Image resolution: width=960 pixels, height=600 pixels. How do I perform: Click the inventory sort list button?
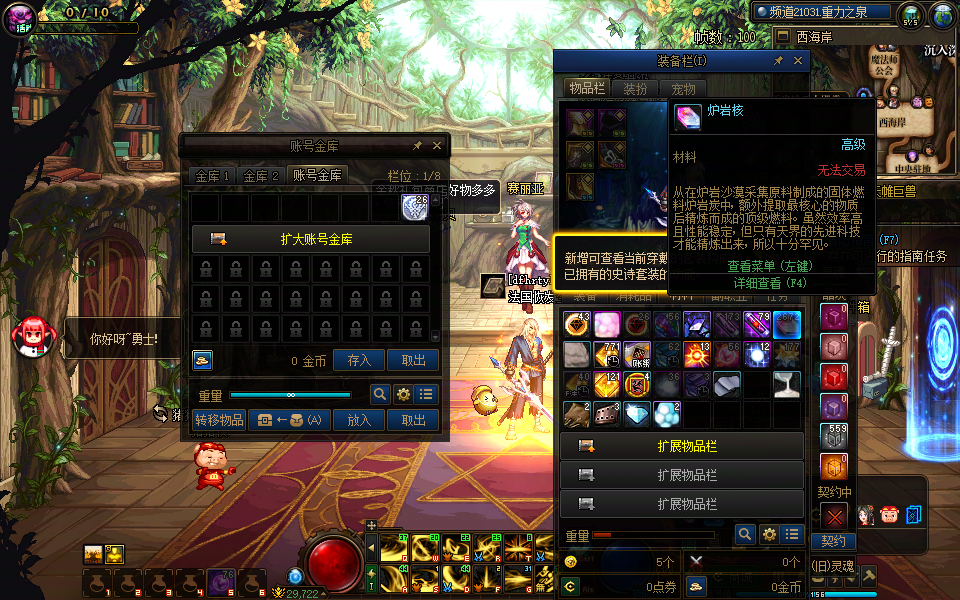click(793, 535)
